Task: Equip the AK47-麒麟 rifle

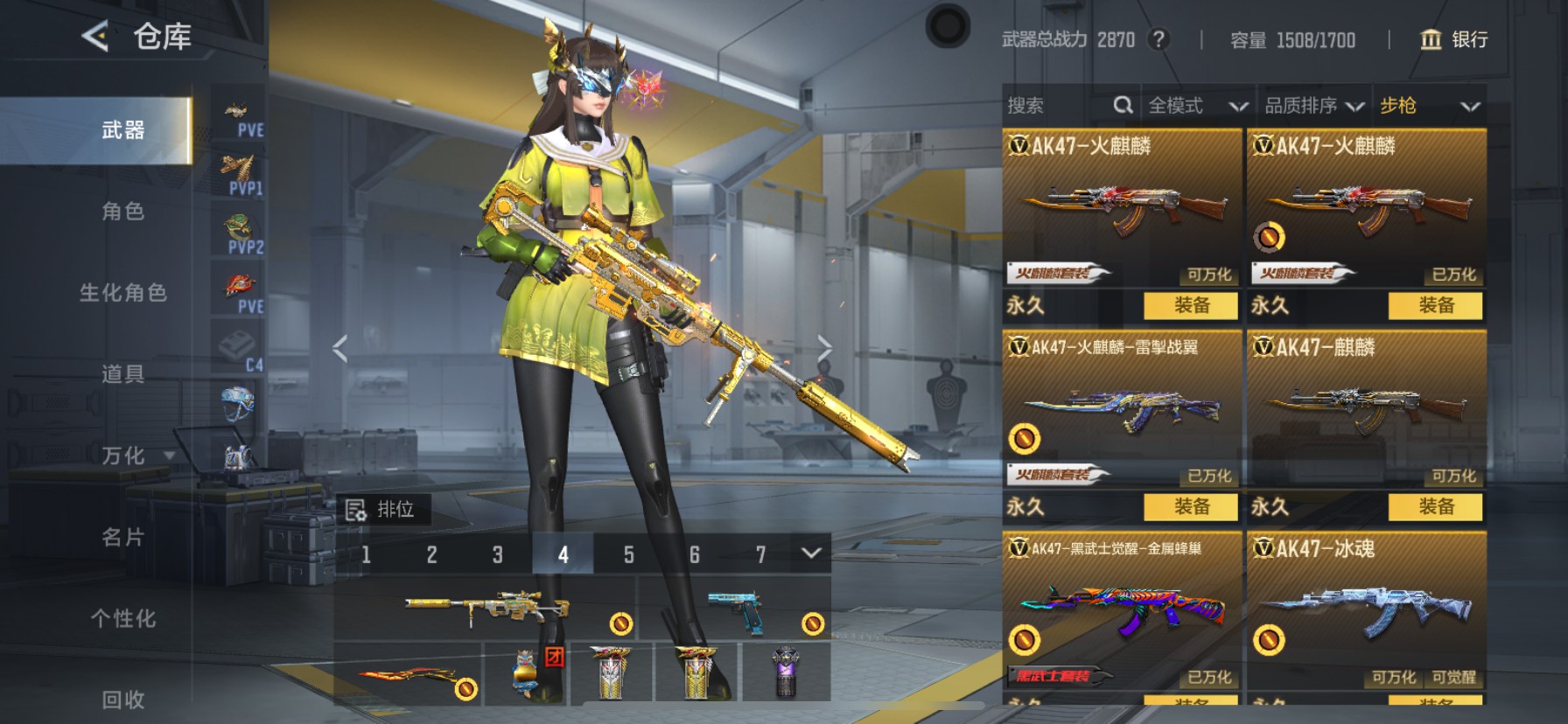Action: click(x=1435, y=506)
